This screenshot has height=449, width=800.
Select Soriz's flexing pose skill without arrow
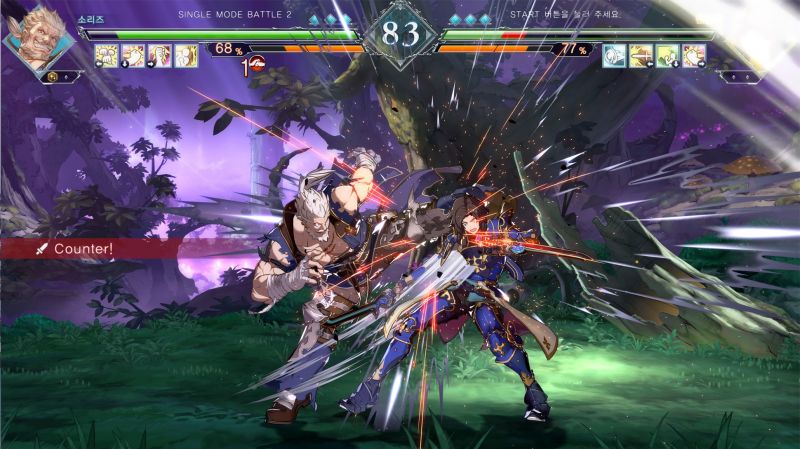(x=187, y=56)
